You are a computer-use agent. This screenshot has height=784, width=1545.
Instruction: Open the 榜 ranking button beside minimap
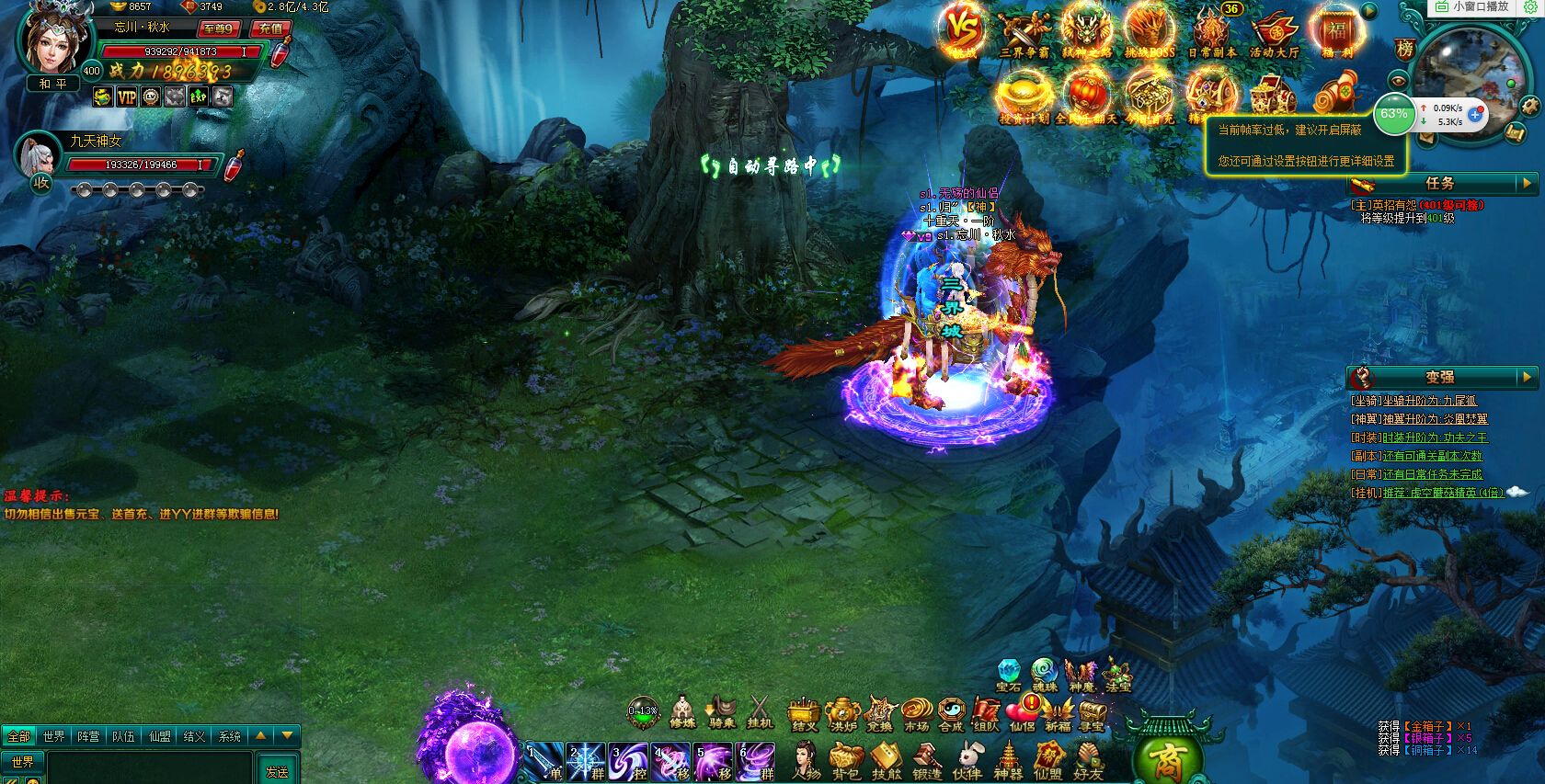click(1404, 50)
